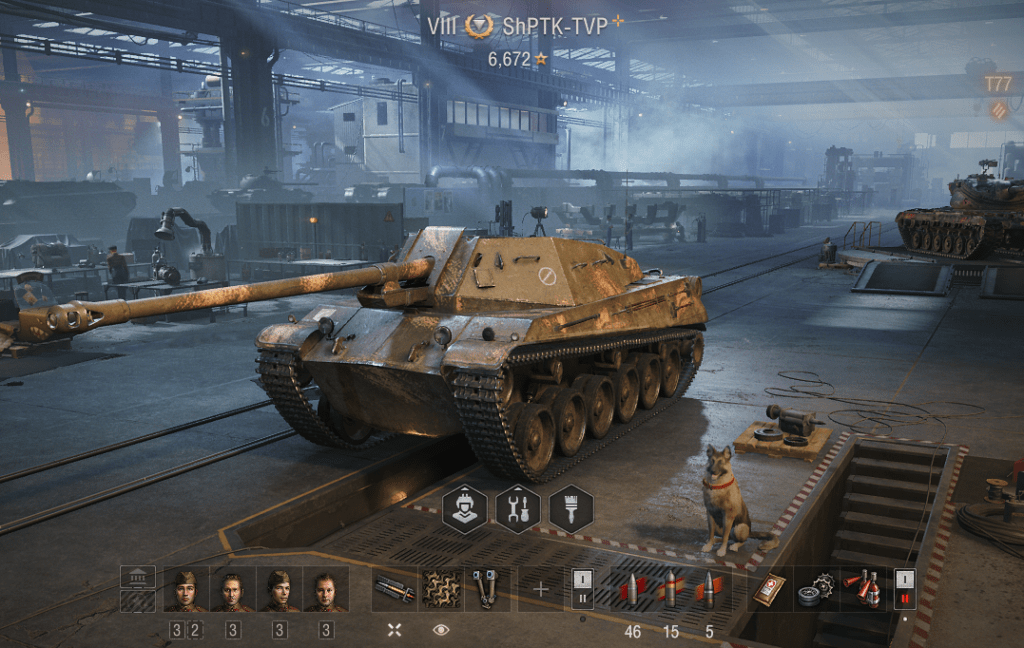The width and height of the screenshot is (1024, 648).
Task: Select the shell slot with 5 rounds
Action: (x=709, y=590)
